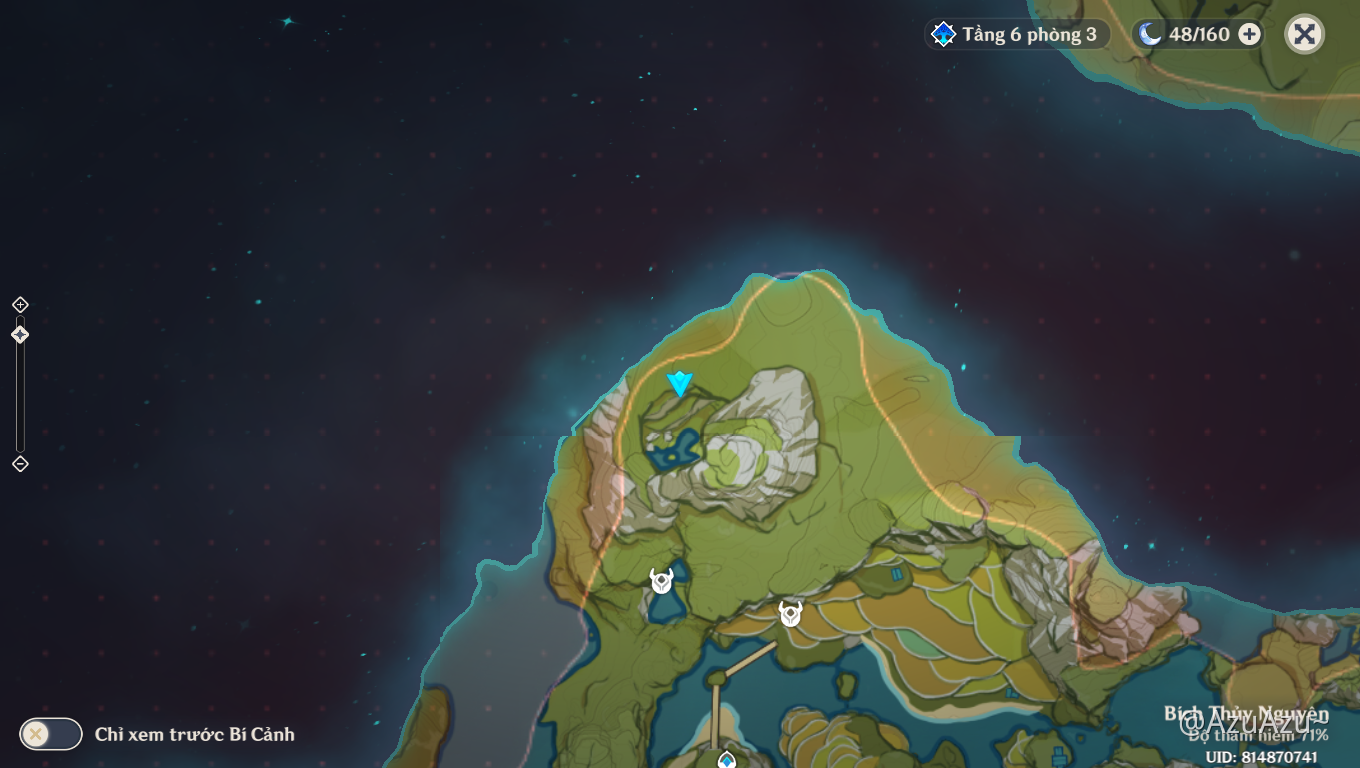Zoom in the map with the plus button
1360x768 pixels.
click(x=20, y=304)
